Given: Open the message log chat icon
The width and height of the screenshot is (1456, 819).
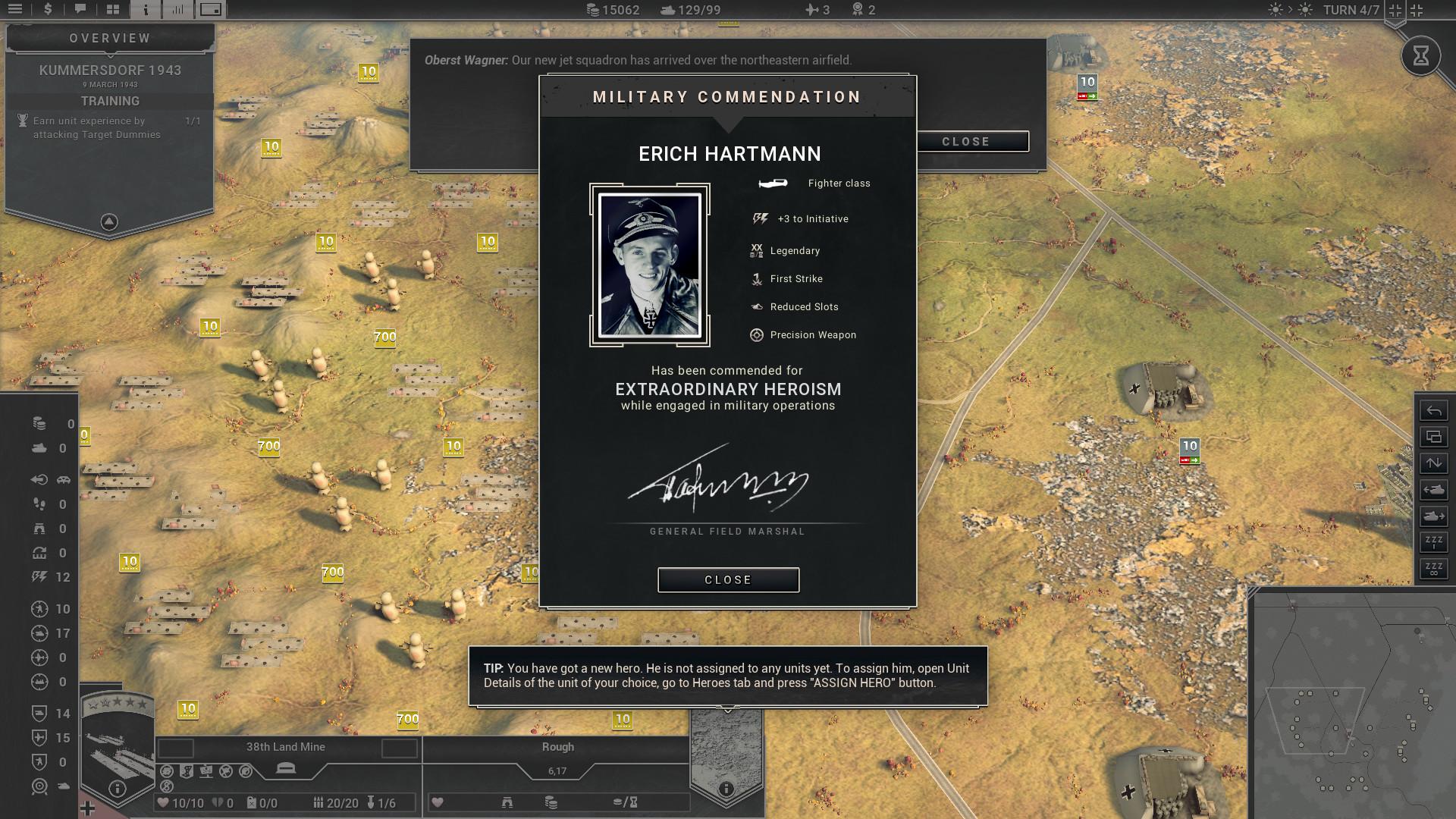Looking at the screenshot, I should coord(80,9).
